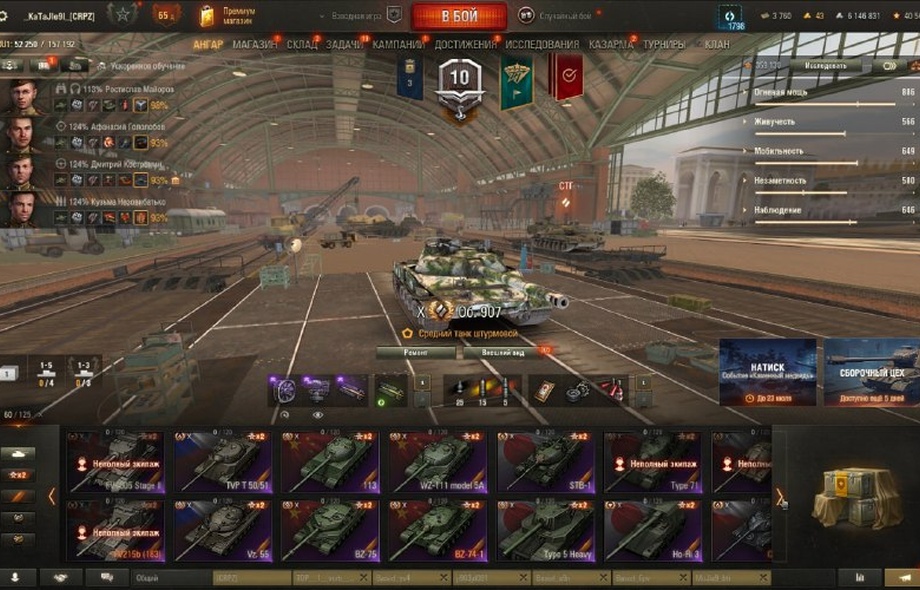920x590 pixels.
Task: Open the Натиск event banner
Action: coord(768,372)
